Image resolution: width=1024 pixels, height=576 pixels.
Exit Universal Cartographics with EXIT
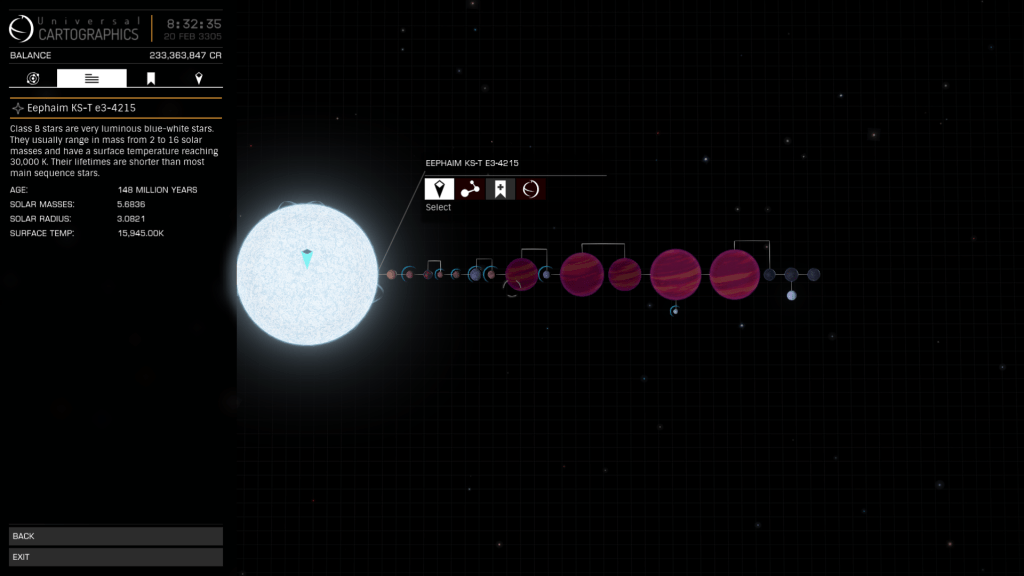pos(115,557)
